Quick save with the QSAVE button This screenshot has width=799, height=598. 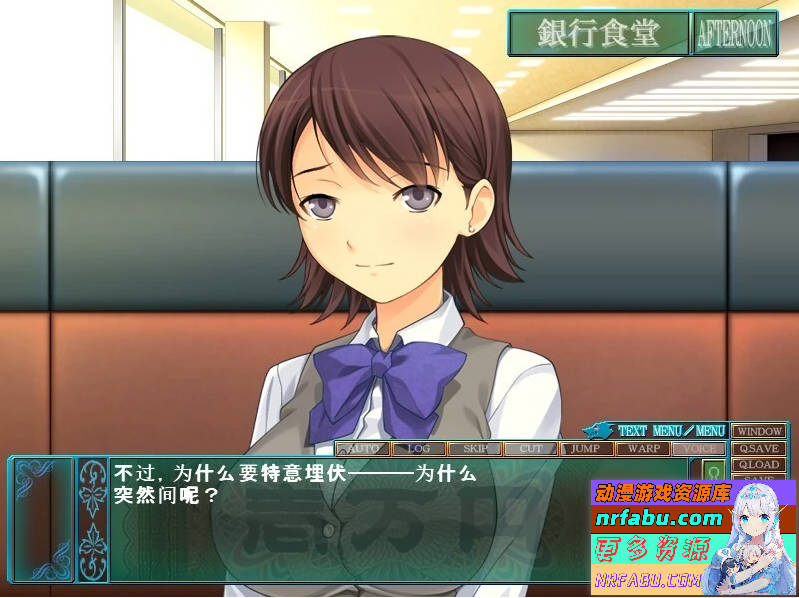pos(758,448)
